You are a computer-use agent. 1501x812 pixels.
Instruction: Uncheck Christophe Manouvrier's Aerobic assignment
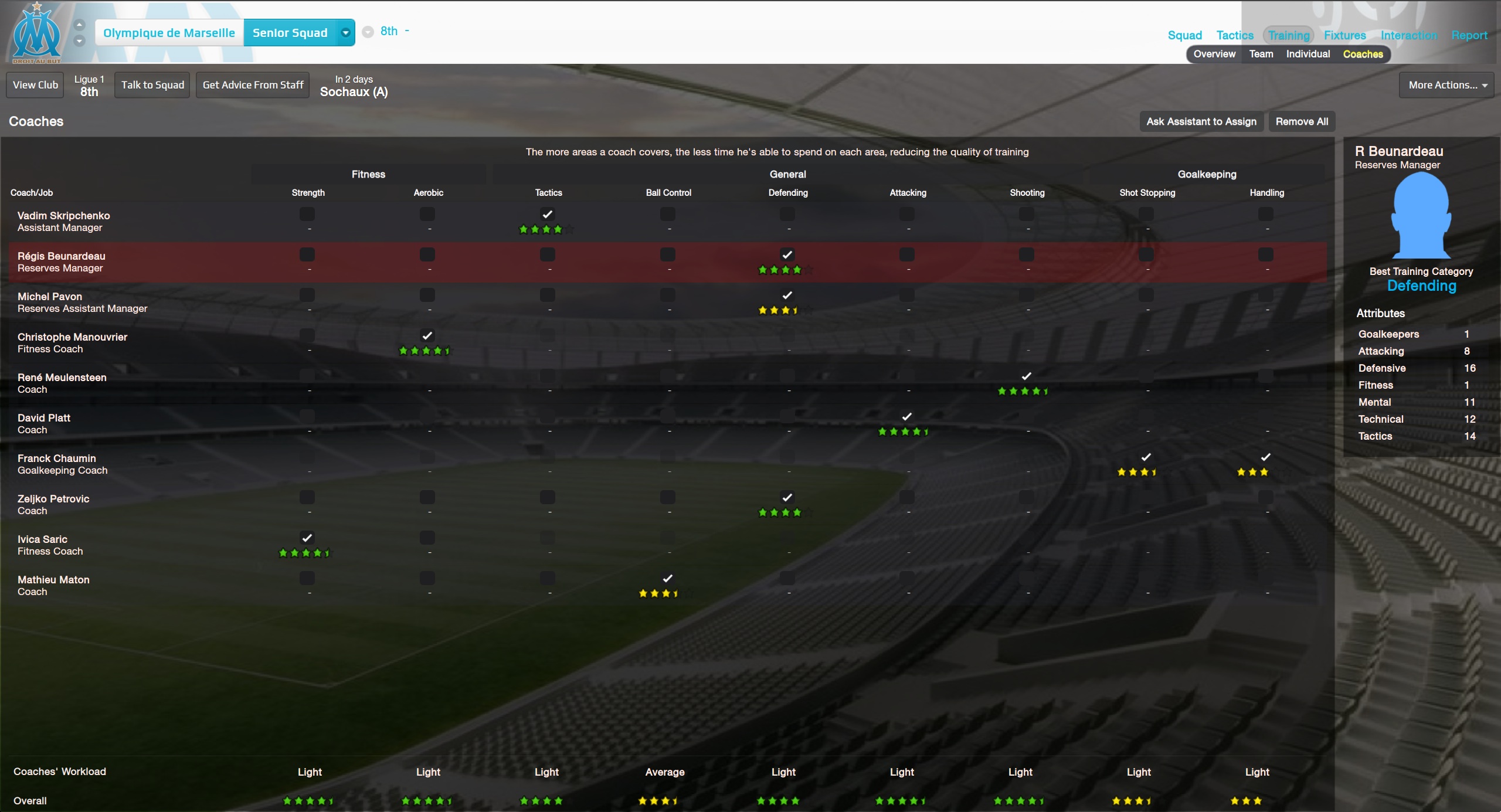coord(427,335)
